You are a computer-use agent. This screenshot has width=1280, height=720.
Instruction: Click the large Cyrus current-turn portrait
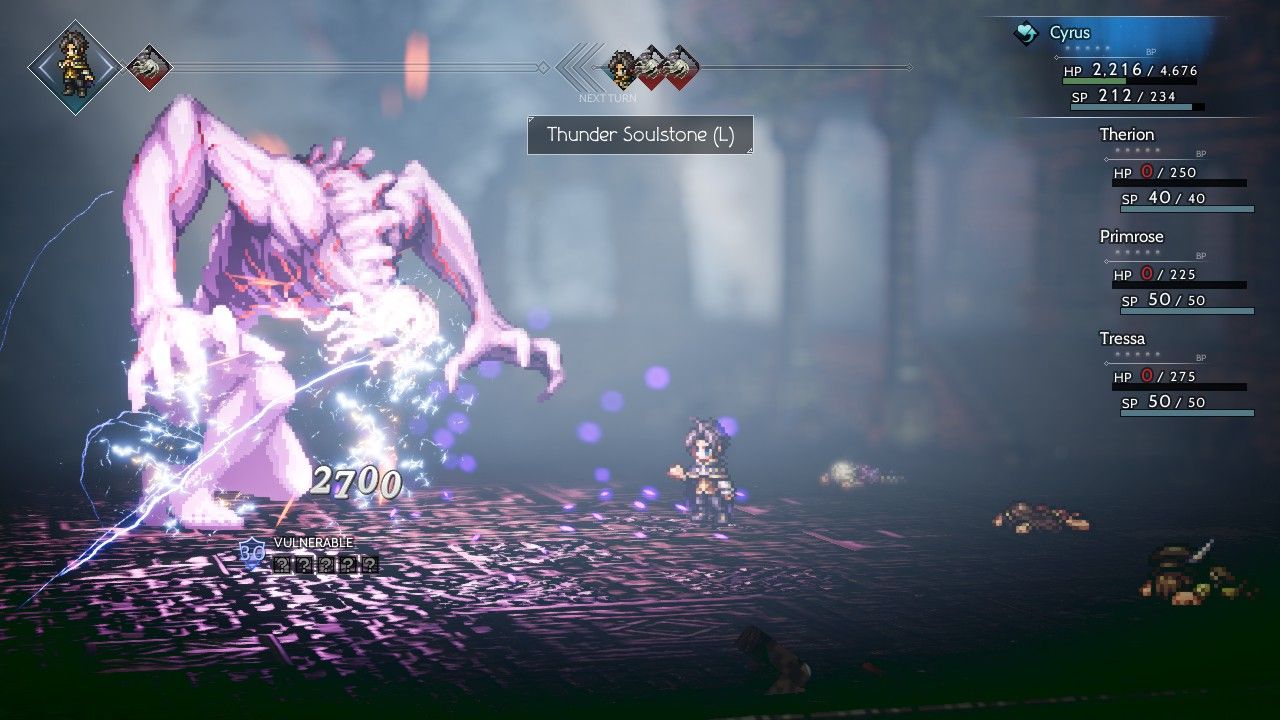[x=75, y=67]
